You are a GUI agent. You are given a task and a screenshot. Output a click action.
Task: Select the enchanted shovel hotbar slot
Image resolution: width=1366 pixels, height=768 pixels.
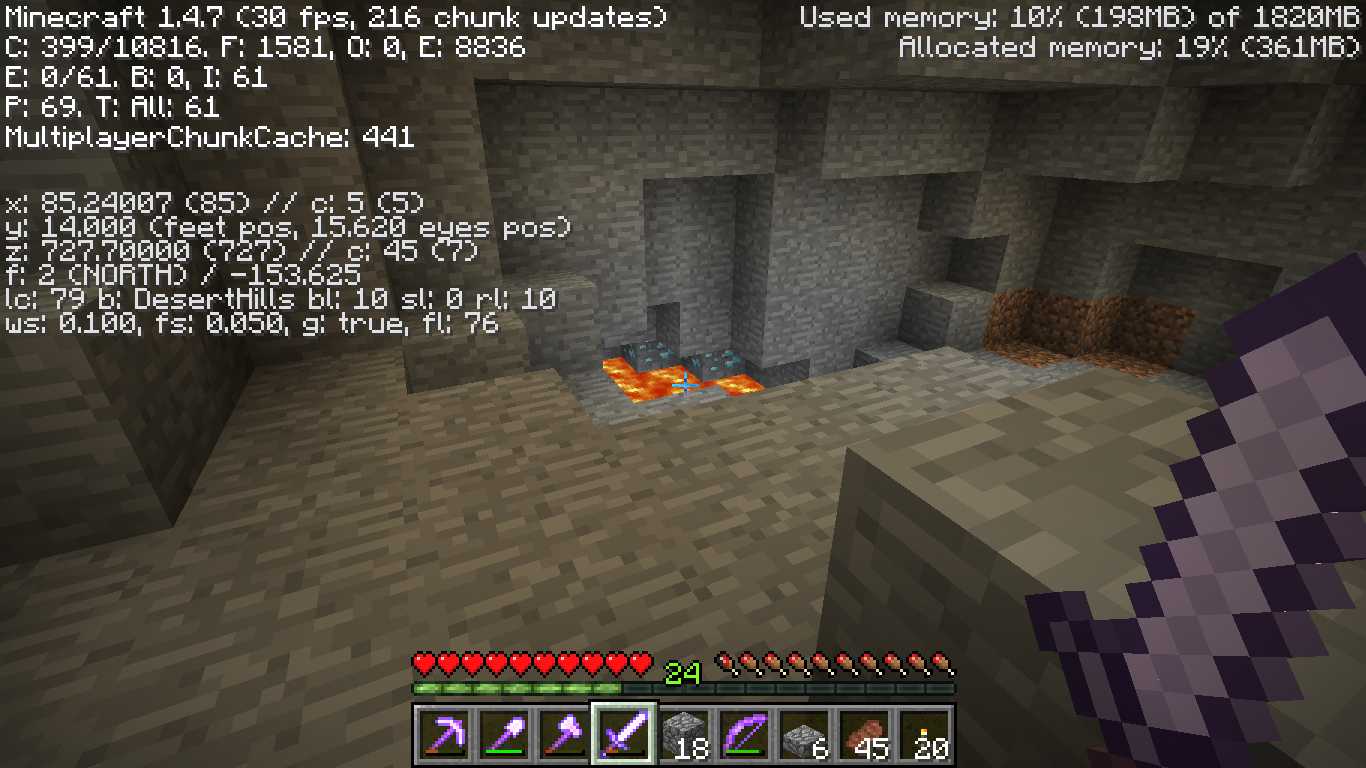coord(503,736)
